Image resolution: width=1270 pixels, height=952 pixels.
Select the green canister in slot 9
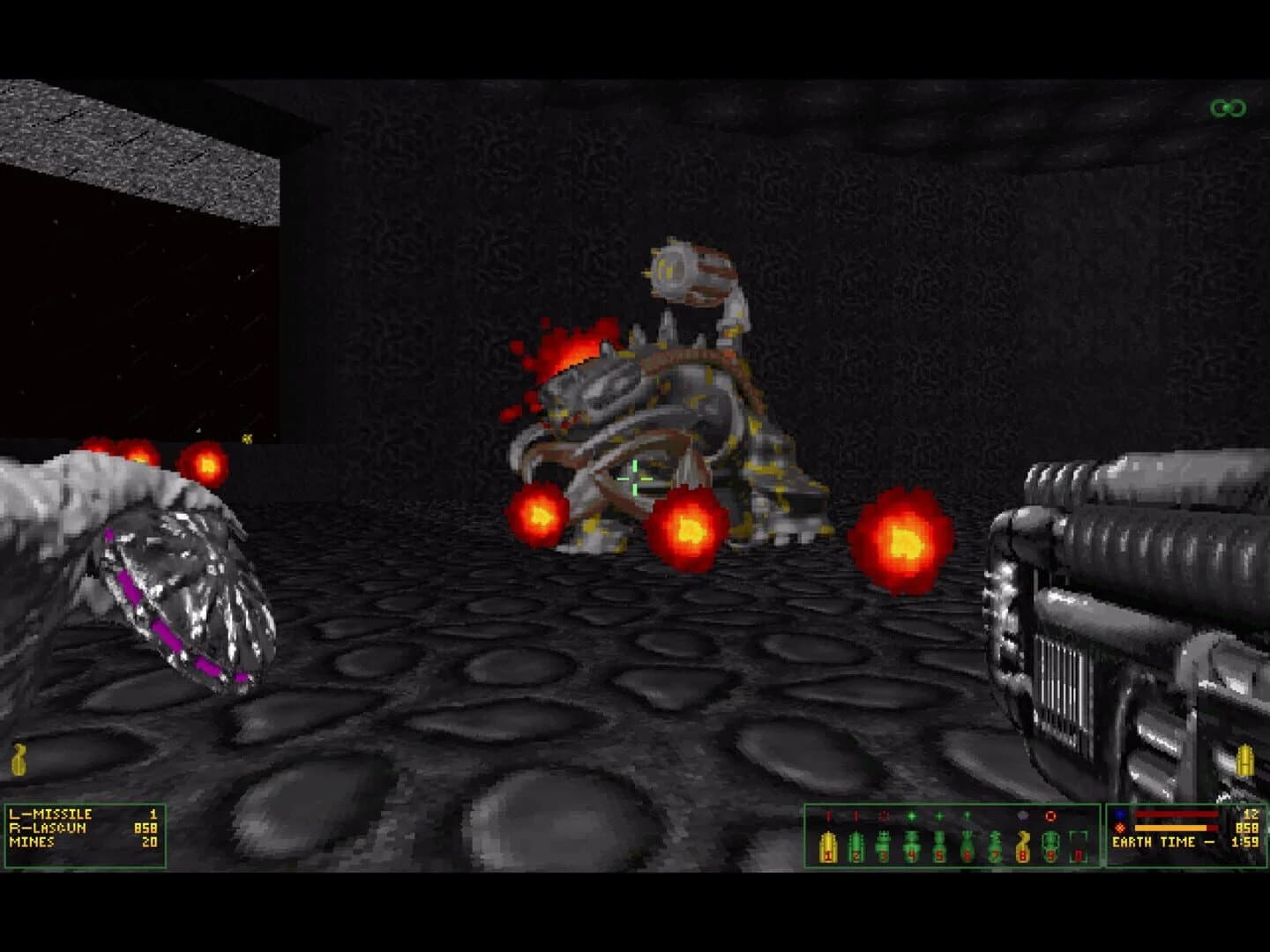click(x=1050, y=844)
